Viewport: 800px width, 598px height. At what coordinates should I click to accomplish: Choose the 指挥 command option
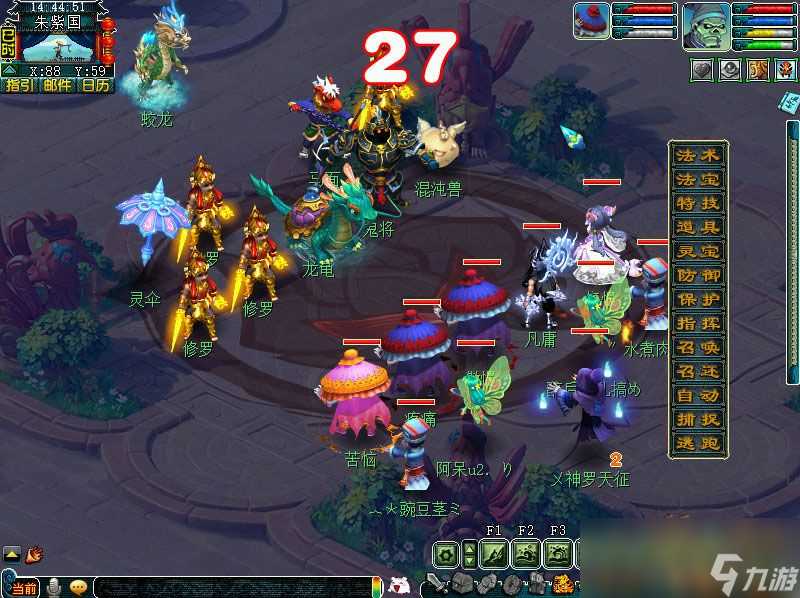697,324
